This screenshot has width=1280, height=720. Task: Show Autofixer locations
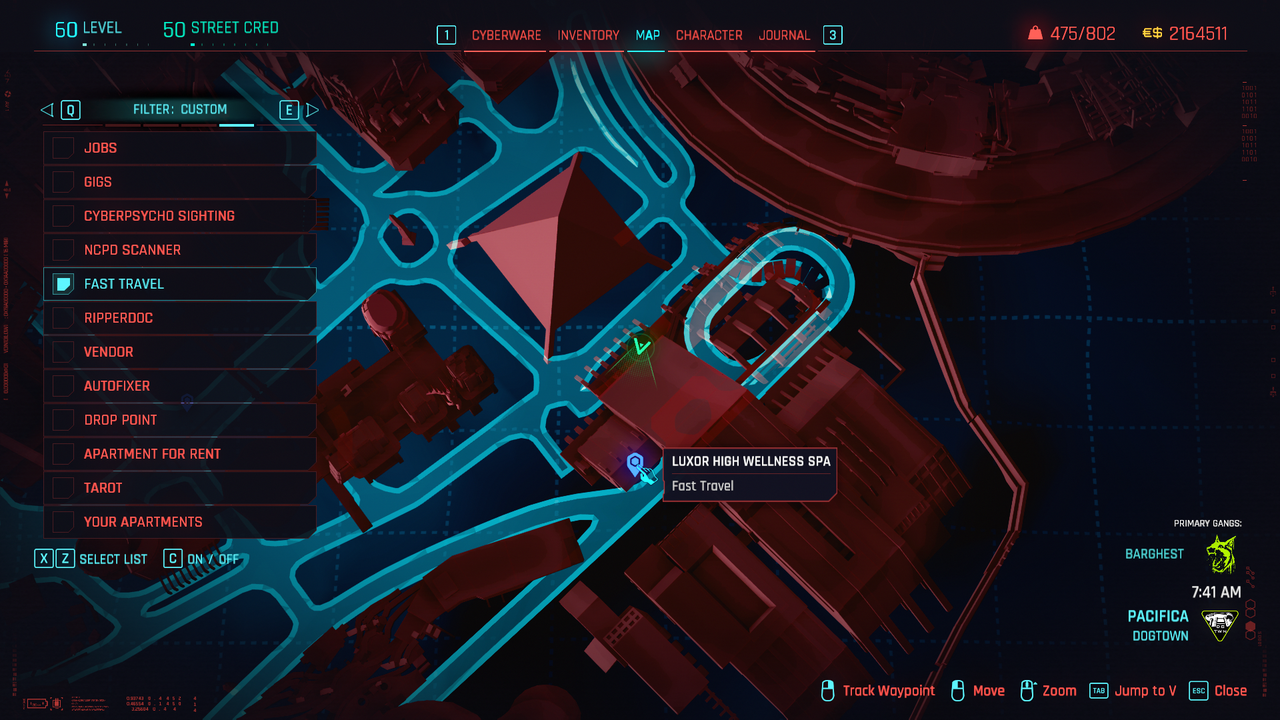tap(64, 386)
